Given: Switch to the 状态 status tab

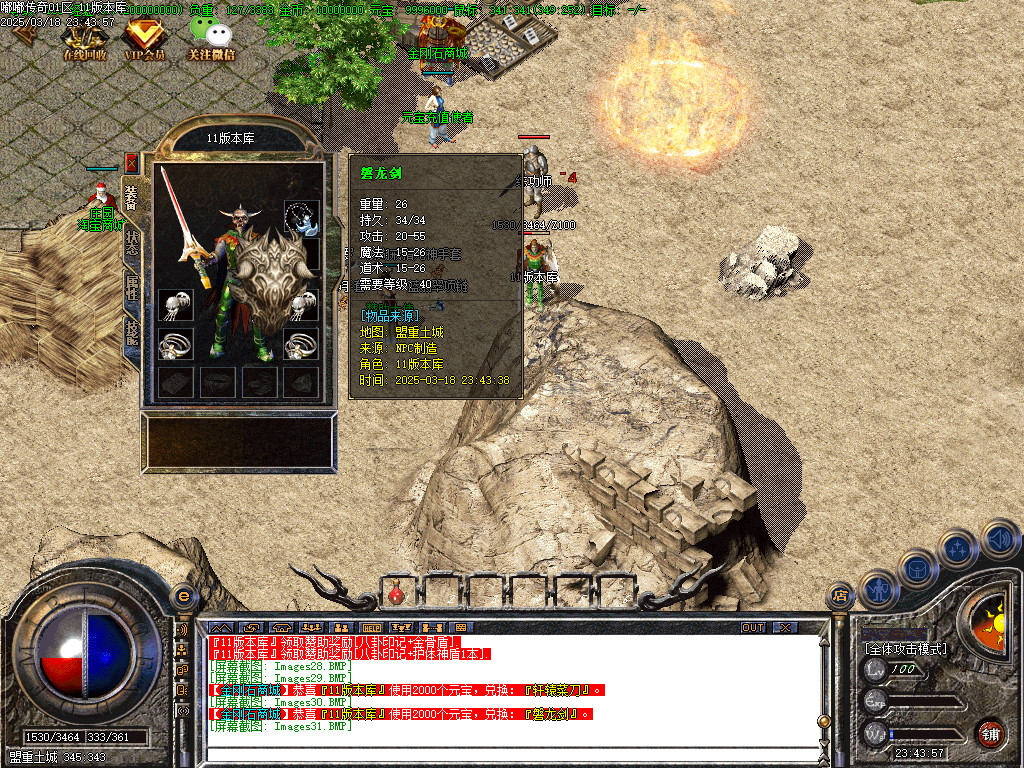Looking at the screenshot, I should click(131, 245).
